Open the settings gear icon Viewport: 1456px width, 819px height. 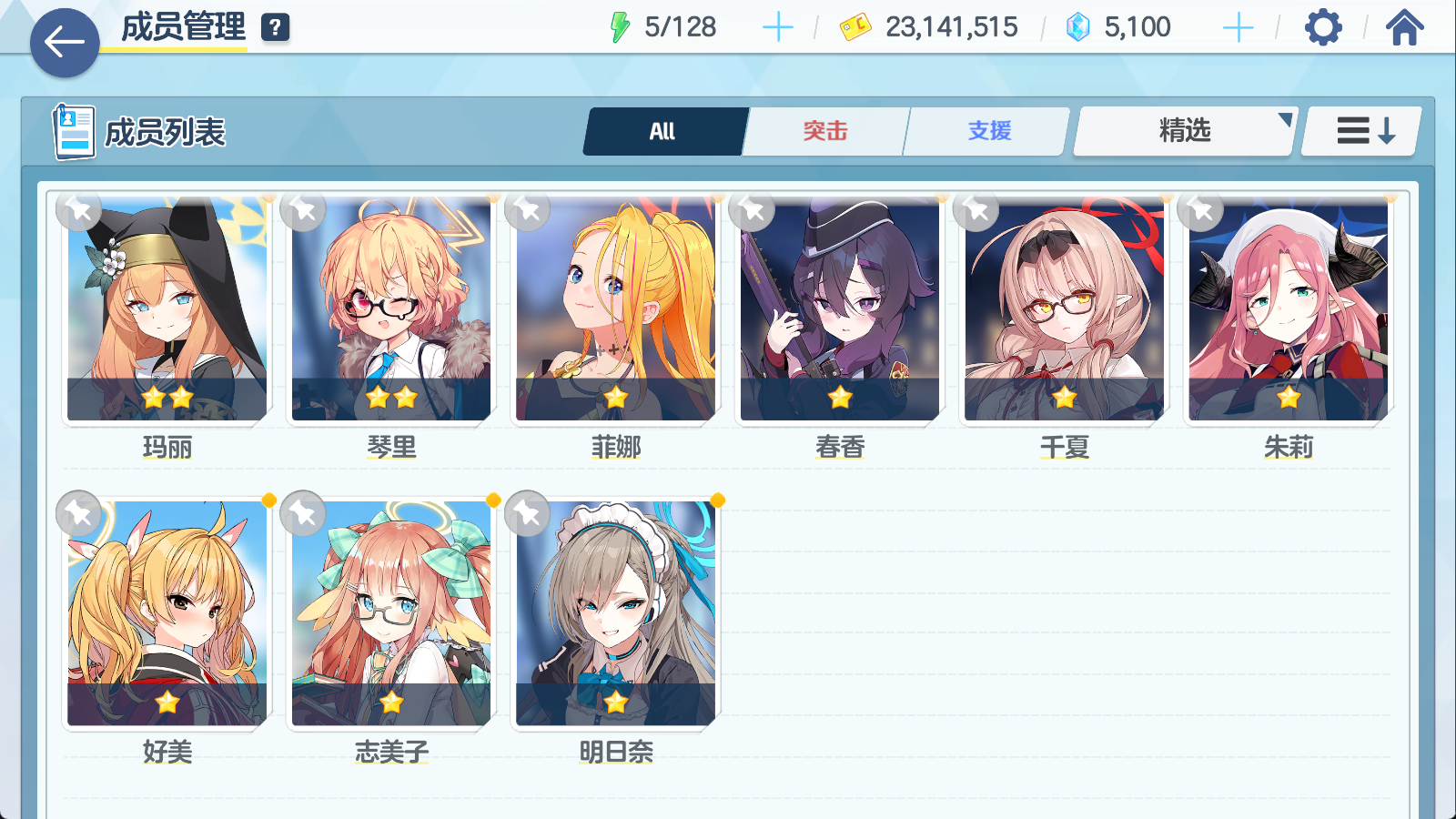click(1322, 27)
